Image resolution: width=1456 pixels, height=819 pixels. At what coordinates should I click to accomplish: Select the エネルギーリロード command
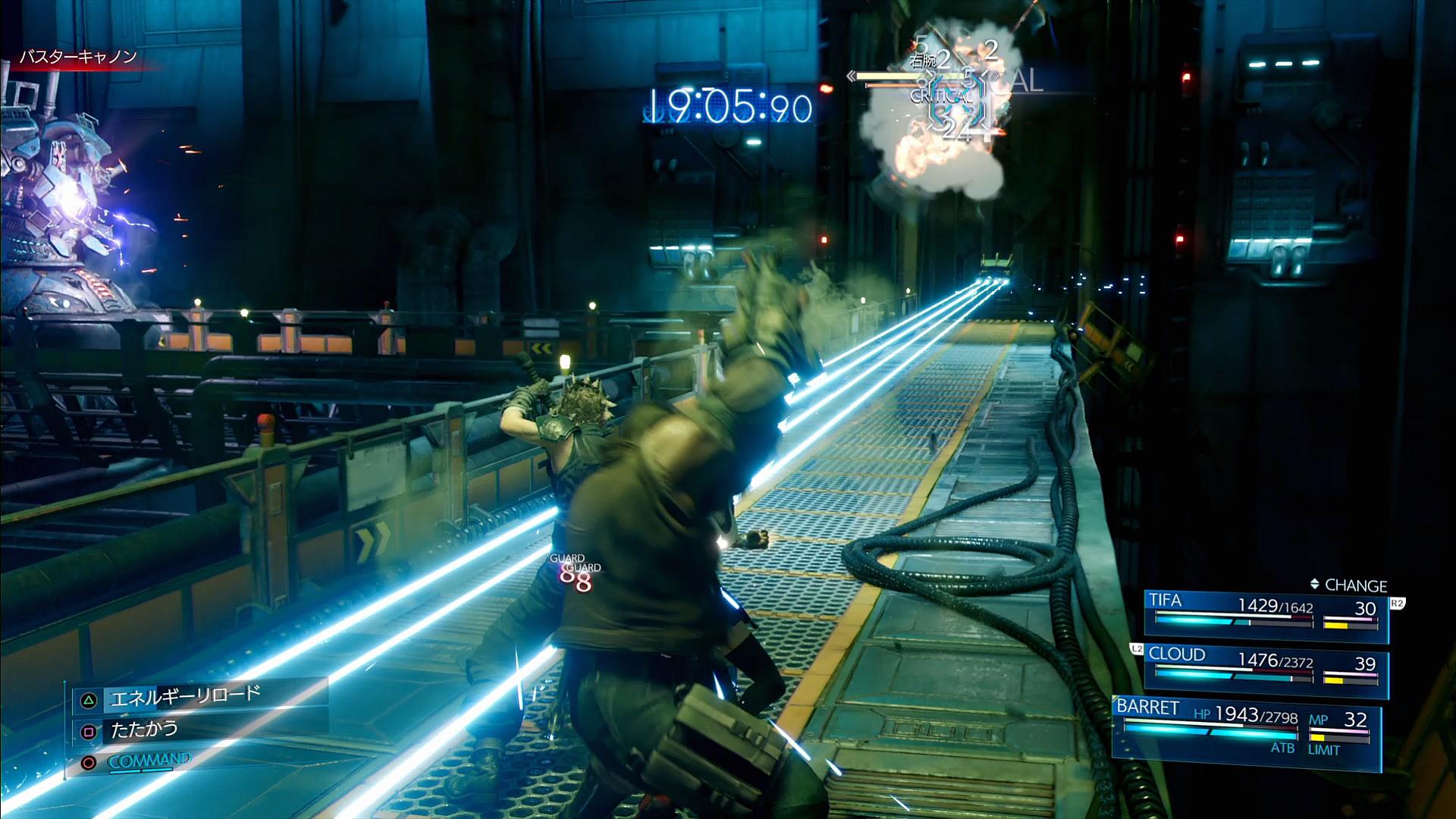click(185, 697)
